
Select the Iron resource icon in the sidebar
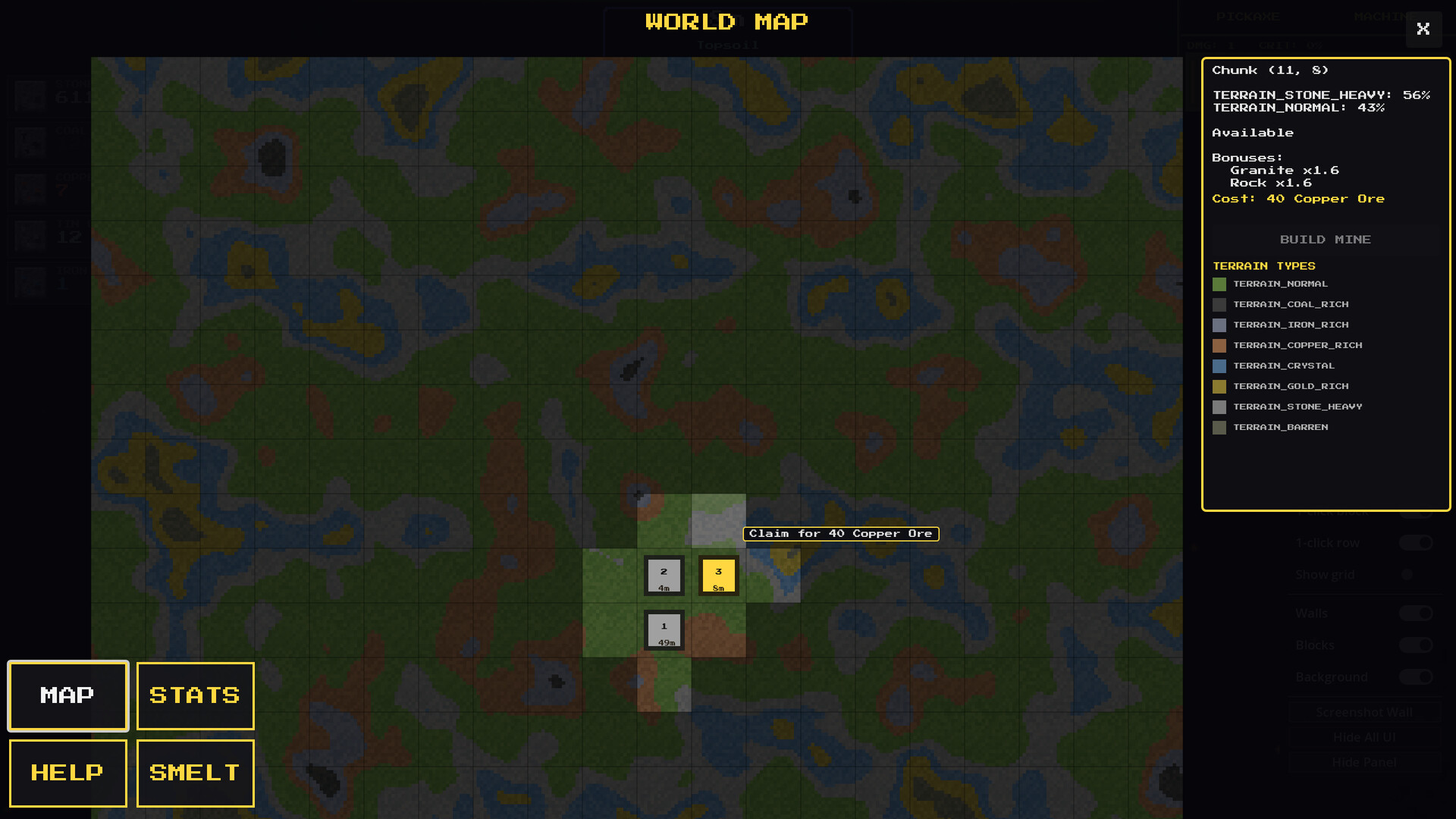pyautogui.click(x=30, y=282)
